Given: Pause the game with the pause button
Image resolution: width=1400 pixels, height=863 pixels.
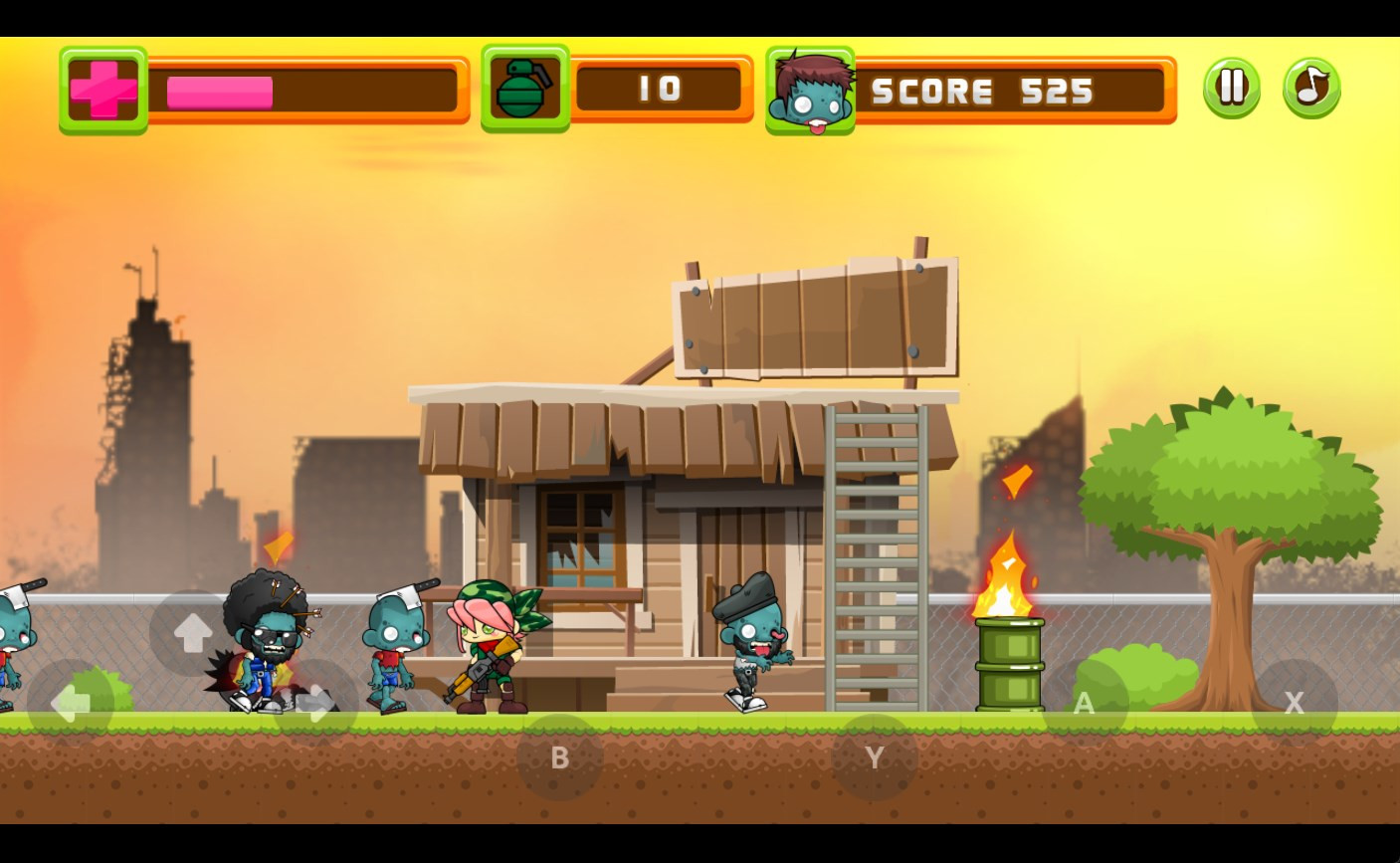Looking at the screenshot, I should click(x=1232, y=88).
